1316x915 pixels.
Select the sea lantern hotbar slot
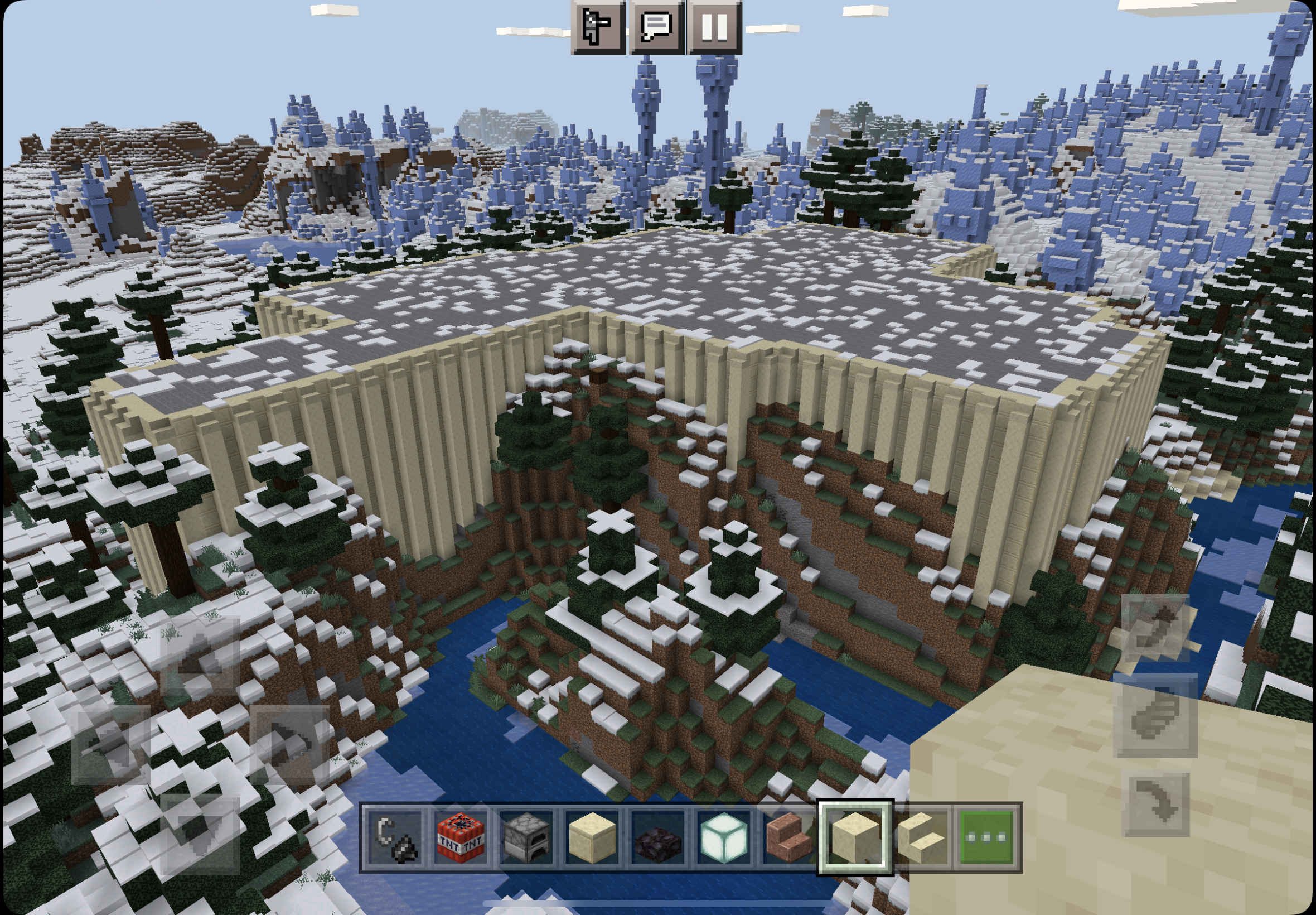coord(723,837)
